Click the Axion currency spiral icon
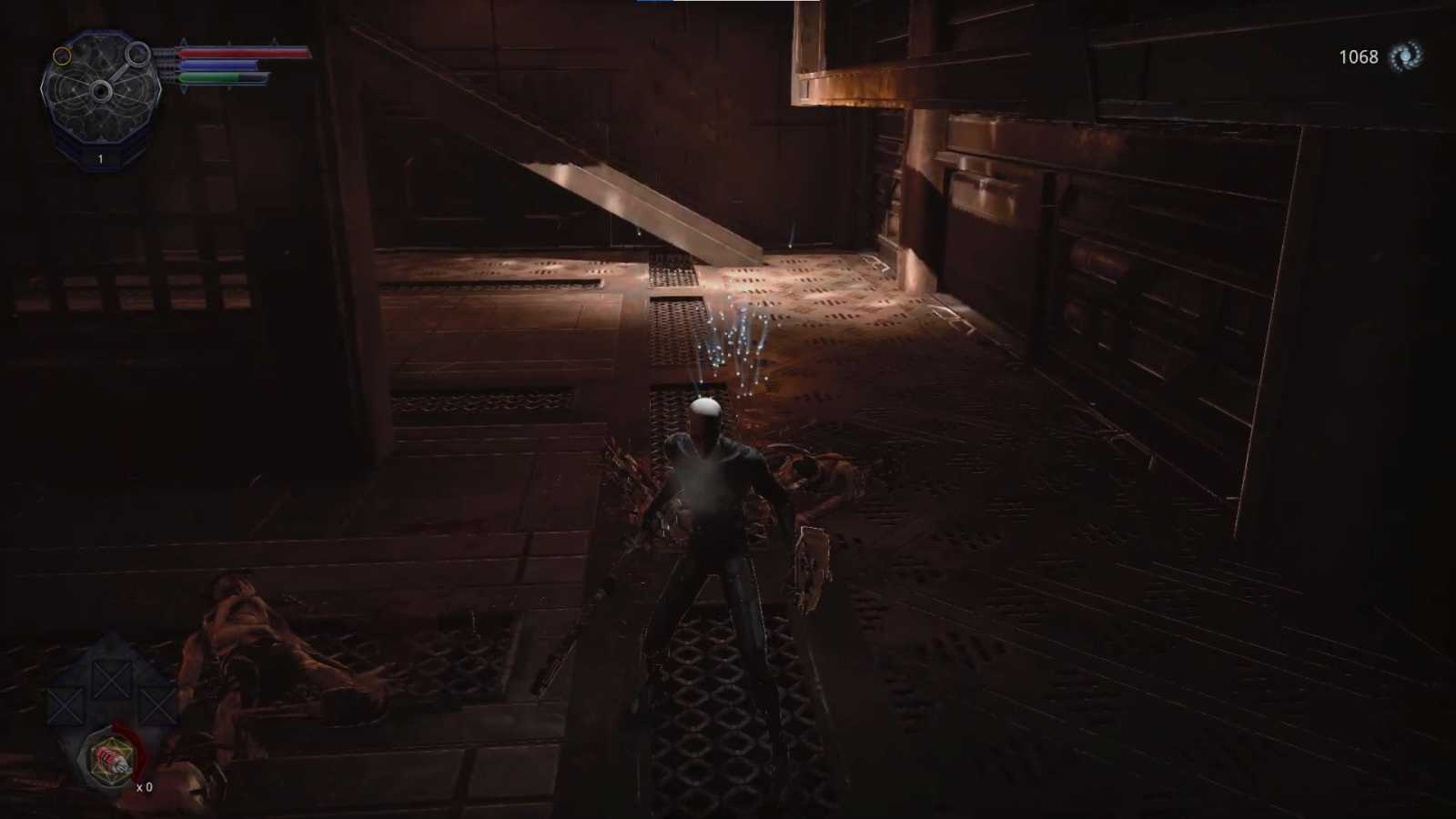This screenshot has width=1456, height=819. [1403, 56]
